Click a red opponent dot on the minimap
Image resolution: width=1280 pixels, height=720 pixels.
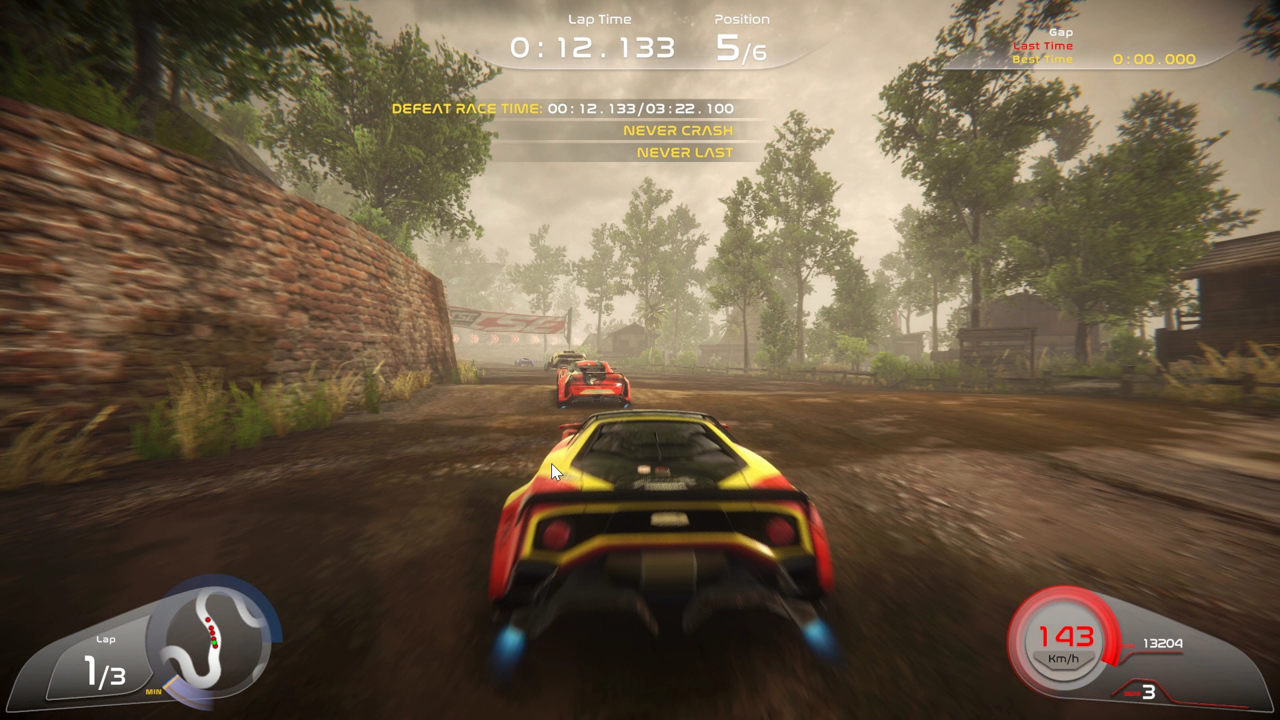[208, 620]
